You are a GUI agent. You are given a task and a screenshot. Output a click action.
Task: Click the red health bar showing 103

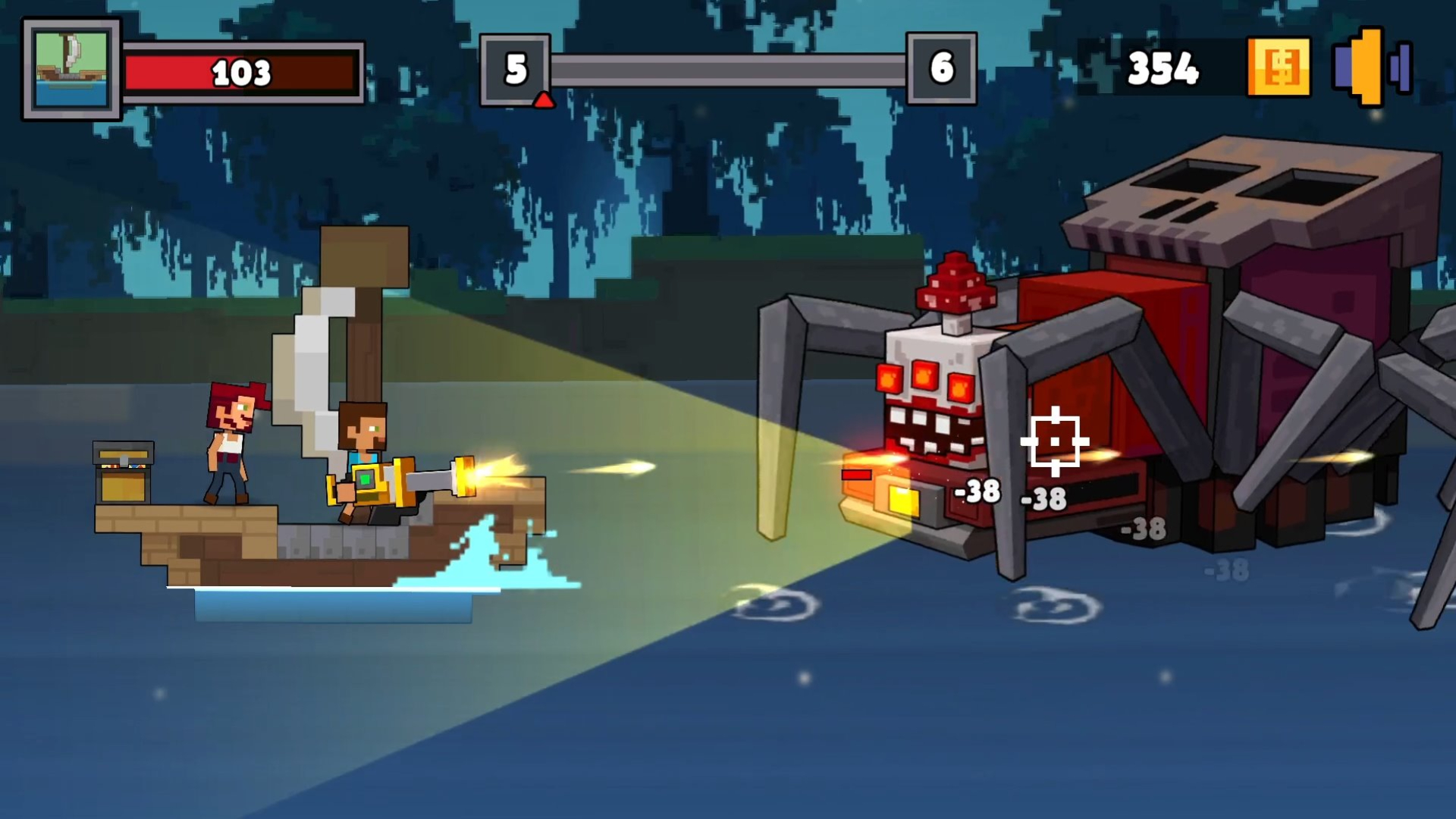241,74
